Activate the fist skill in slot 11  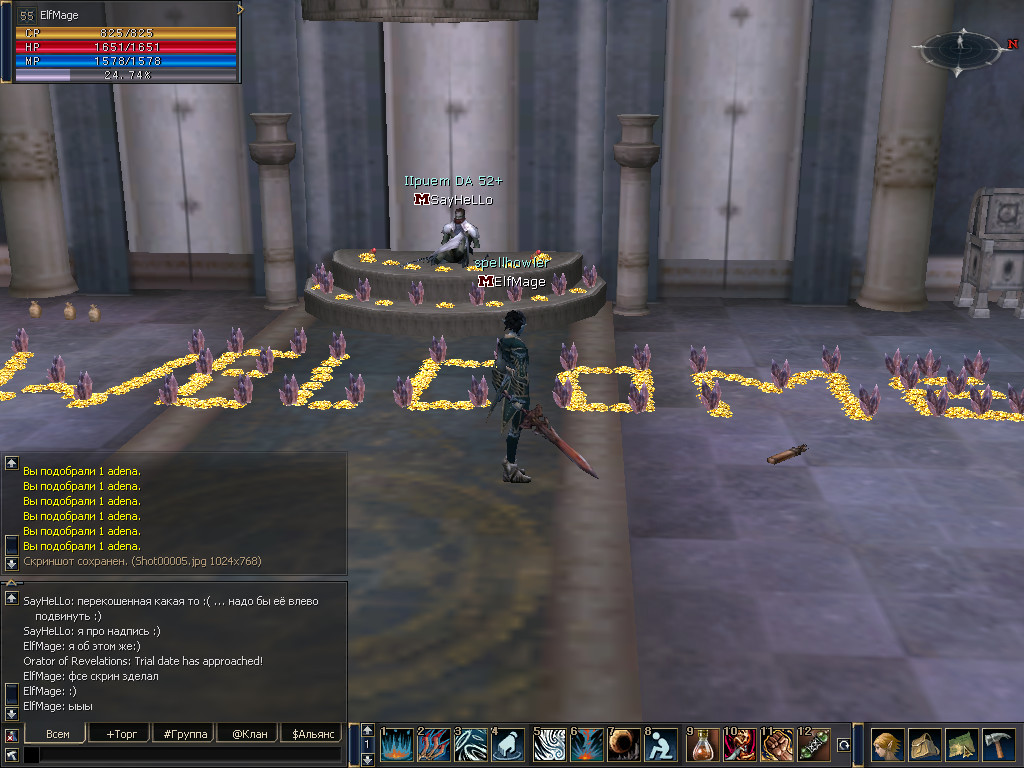point(777,745)
